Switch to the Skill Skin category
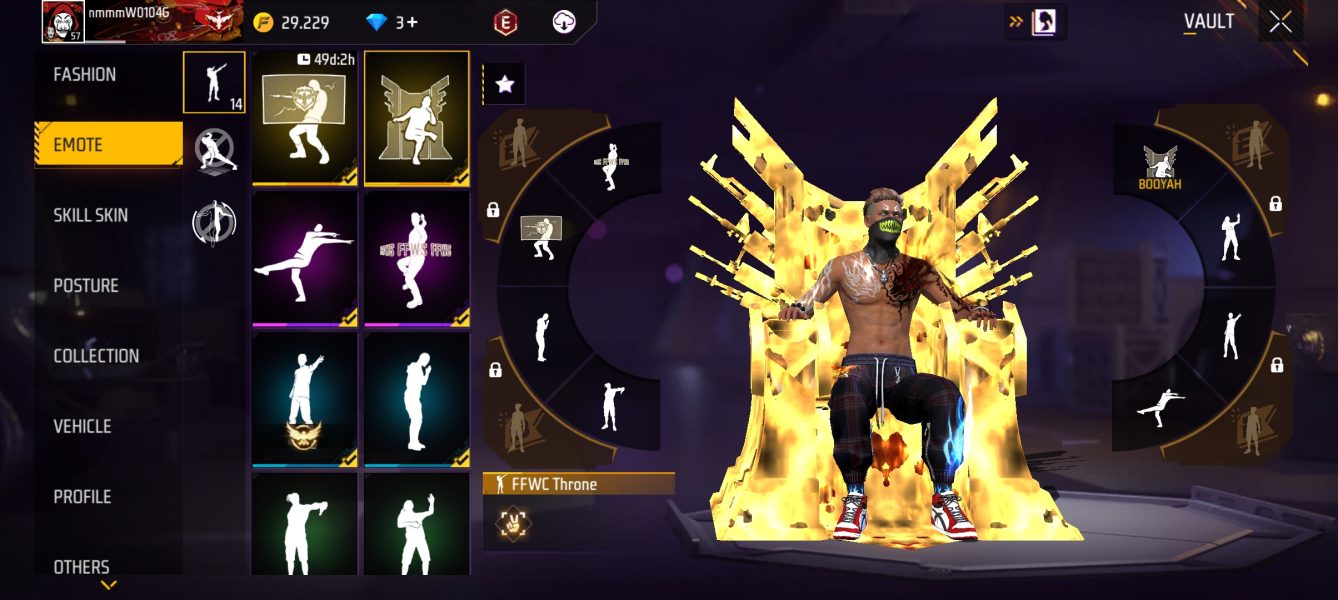 tap(91, 215)
